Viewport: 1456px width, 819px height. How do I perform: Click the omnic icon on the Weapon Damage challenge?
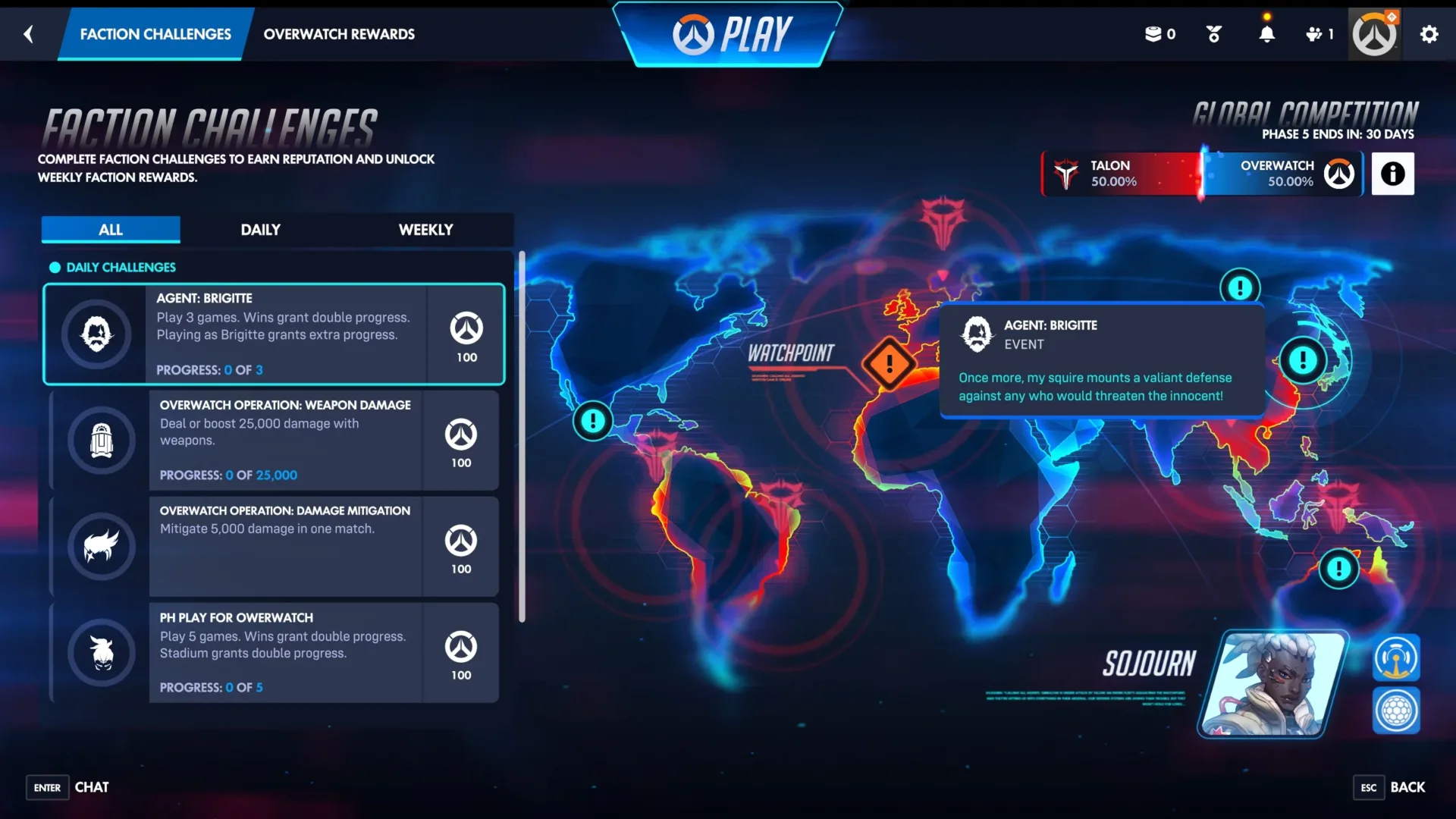click(102, 440)
